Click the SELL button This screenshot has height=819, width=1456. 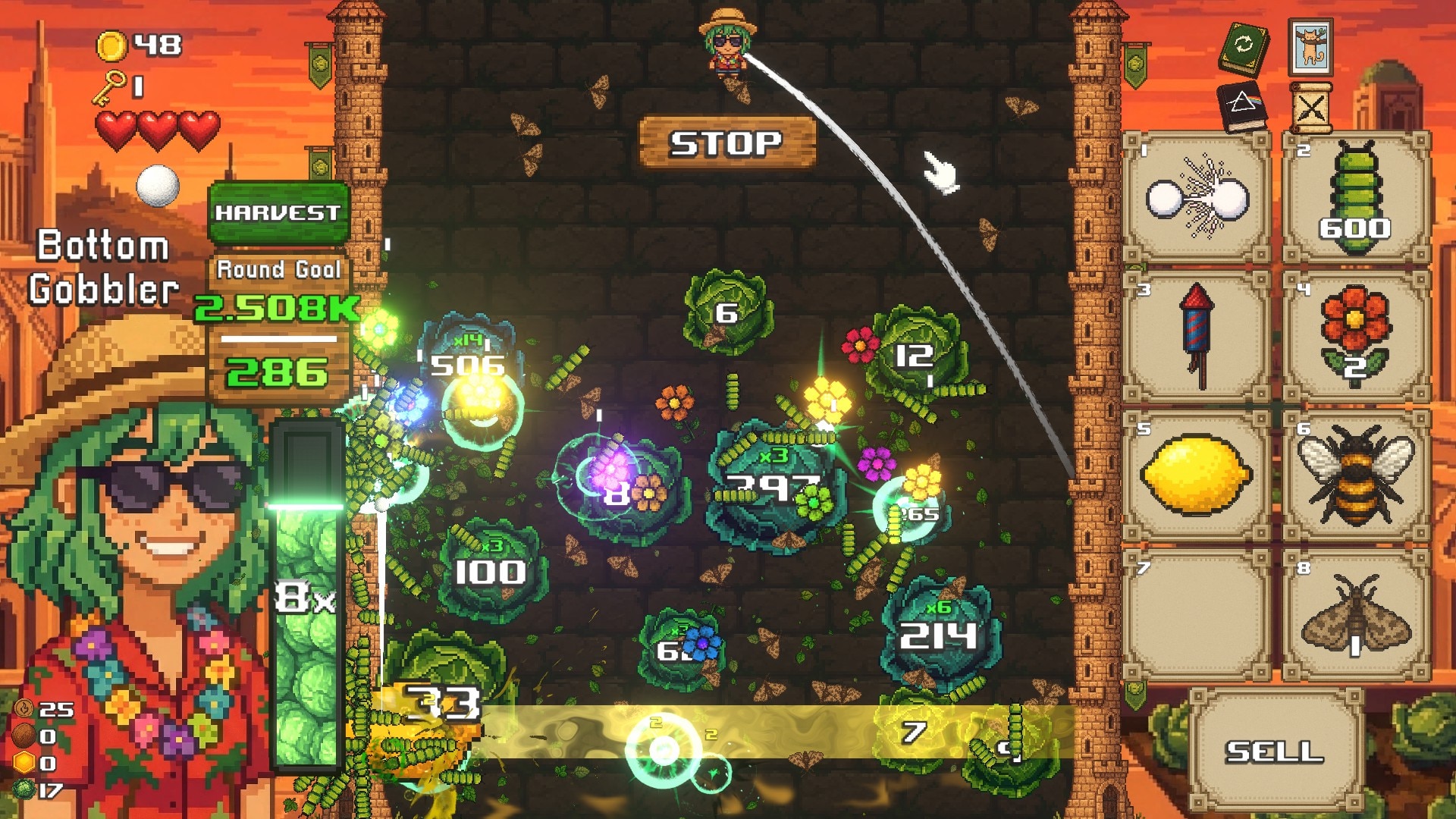pos(1275,751)
